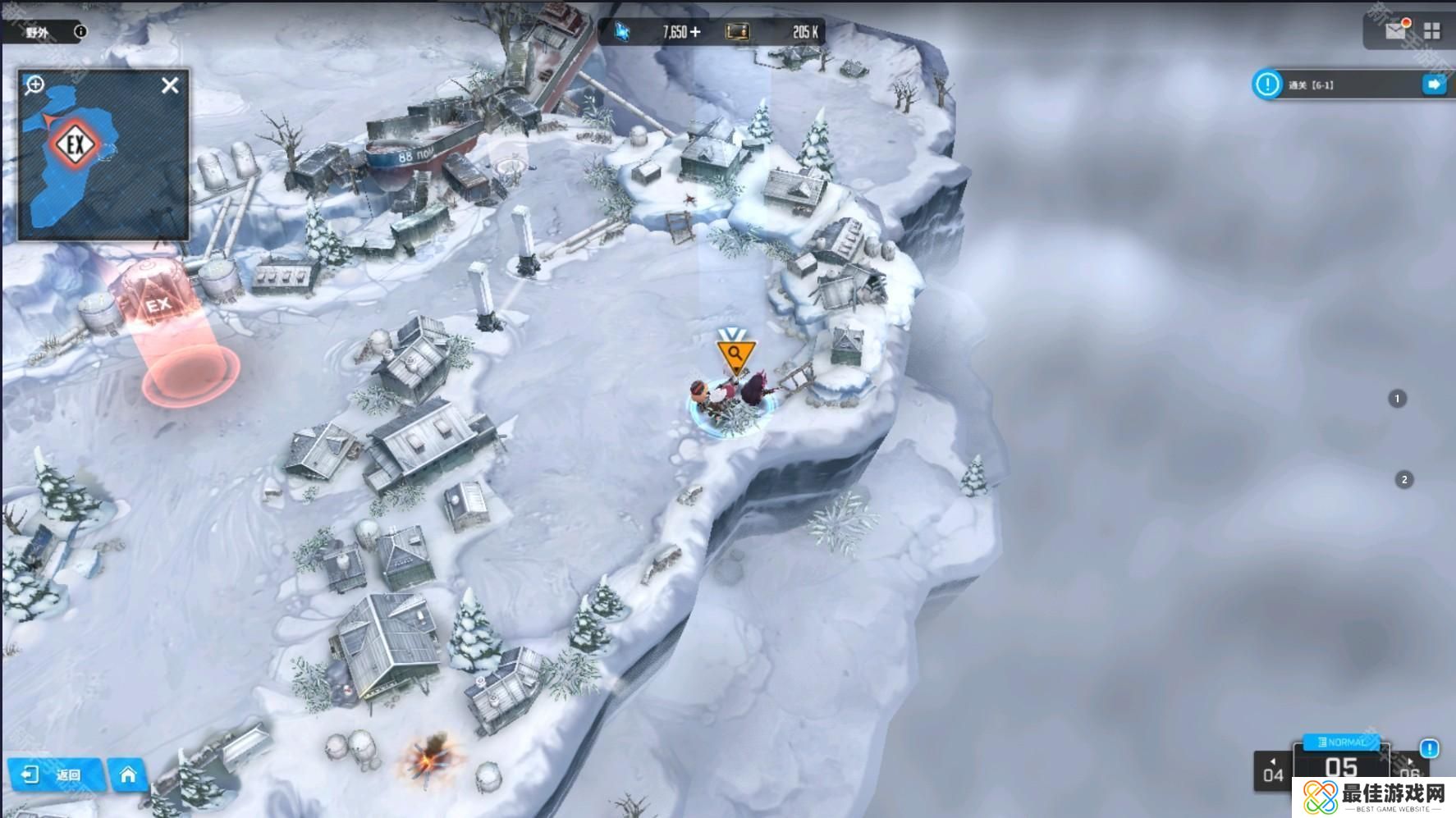Add more blue crystals with the plus

point(695,32)
